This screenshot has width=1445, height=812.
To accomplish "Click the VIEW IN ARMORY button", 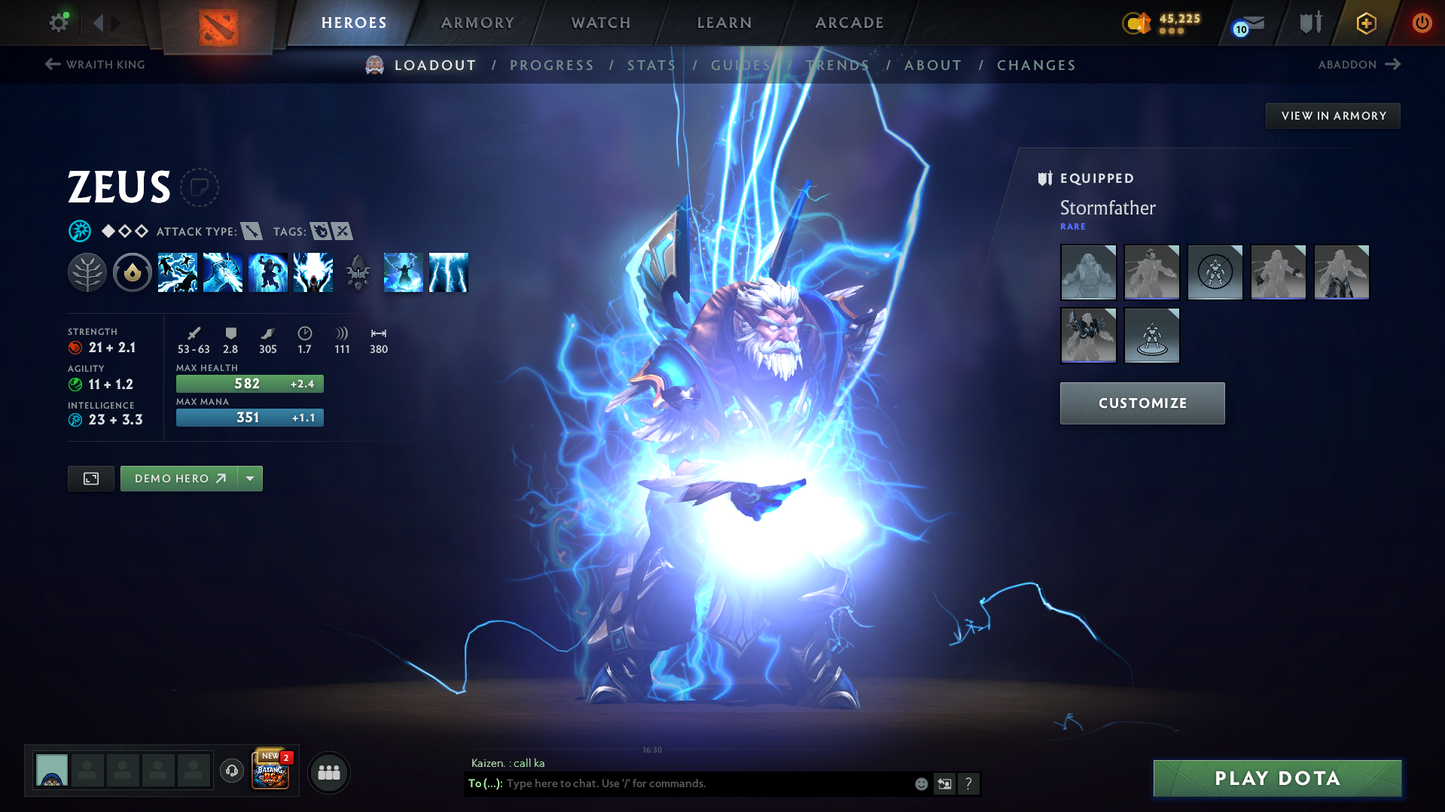I will point(1332,115).
